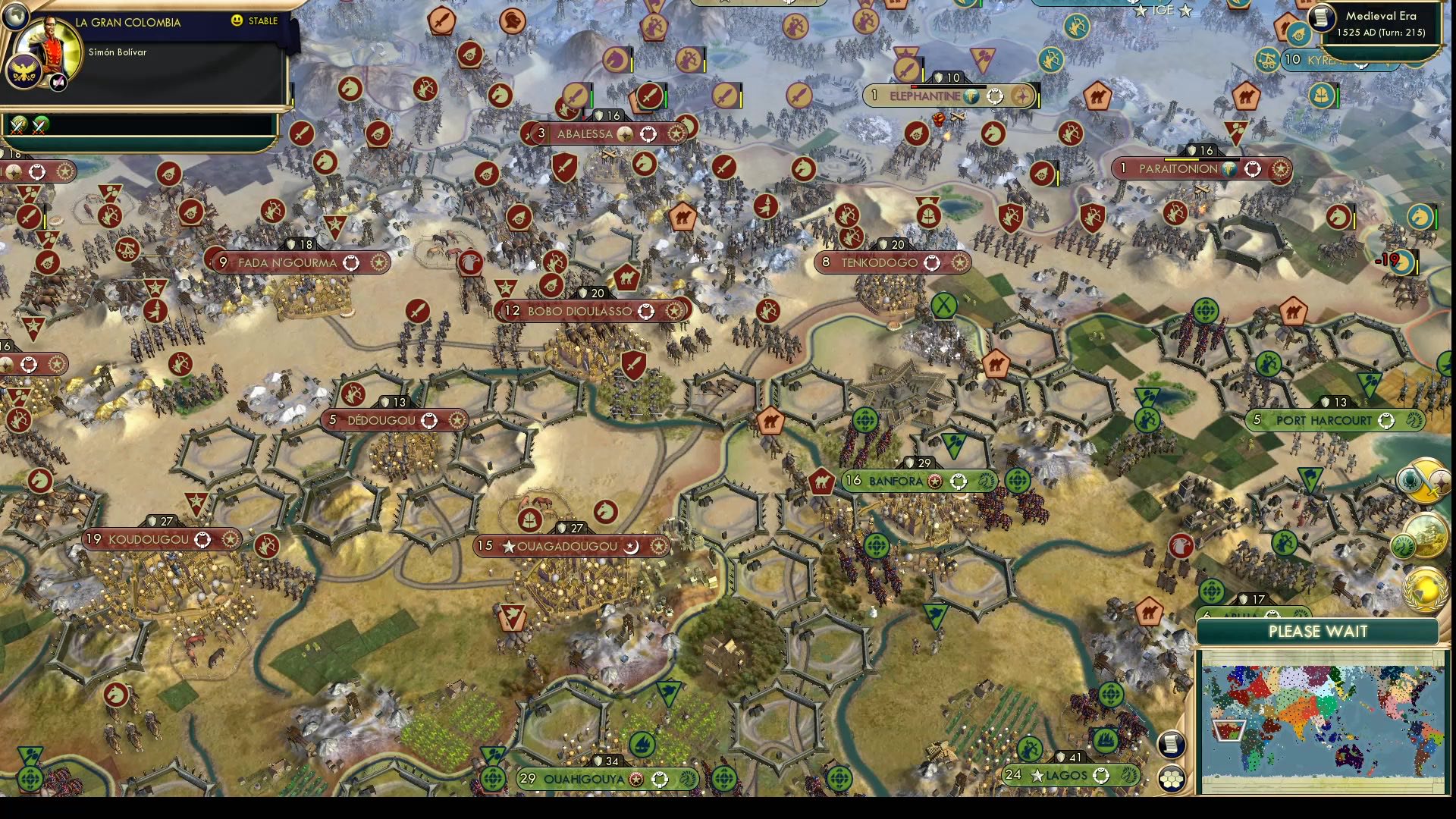The height and width of the screenshot is (819, 1456).
Task: Open the notification log scroll icon
Action: pos(1170,745)
